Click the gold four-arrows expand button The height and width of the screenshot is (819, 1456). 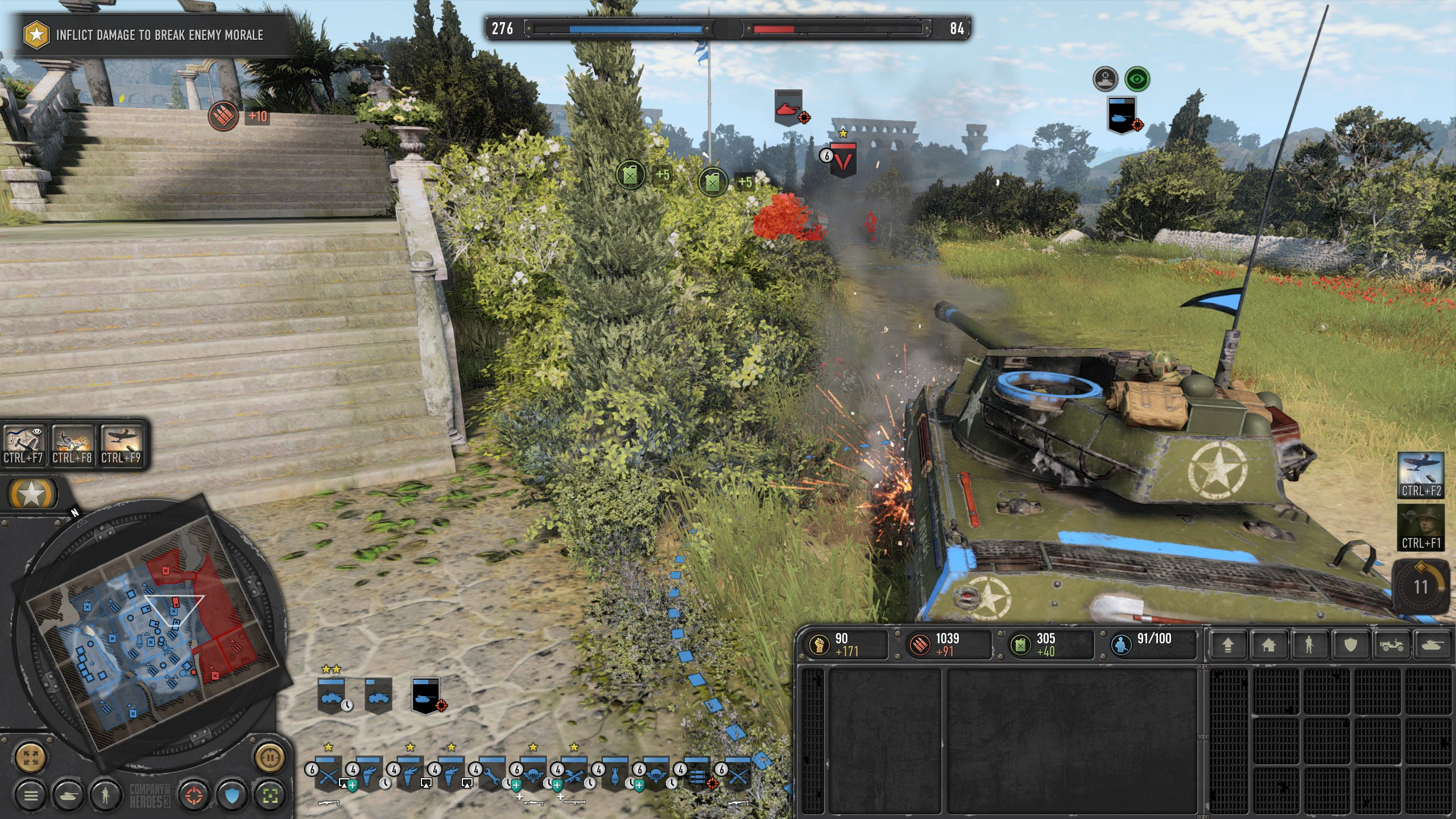pos(31,758)
